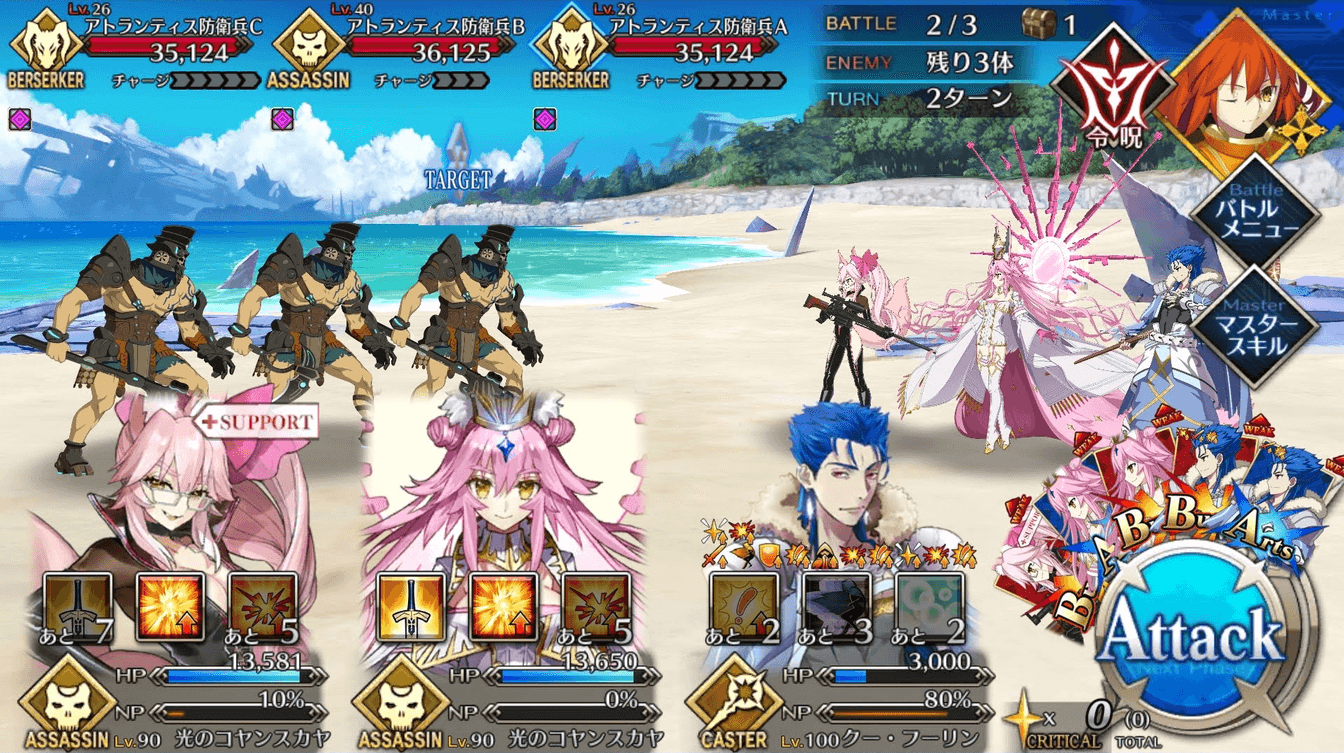Inspect Cú Chulainn's yellow exclamation skill
The image size is (1344, 753).
744,607
